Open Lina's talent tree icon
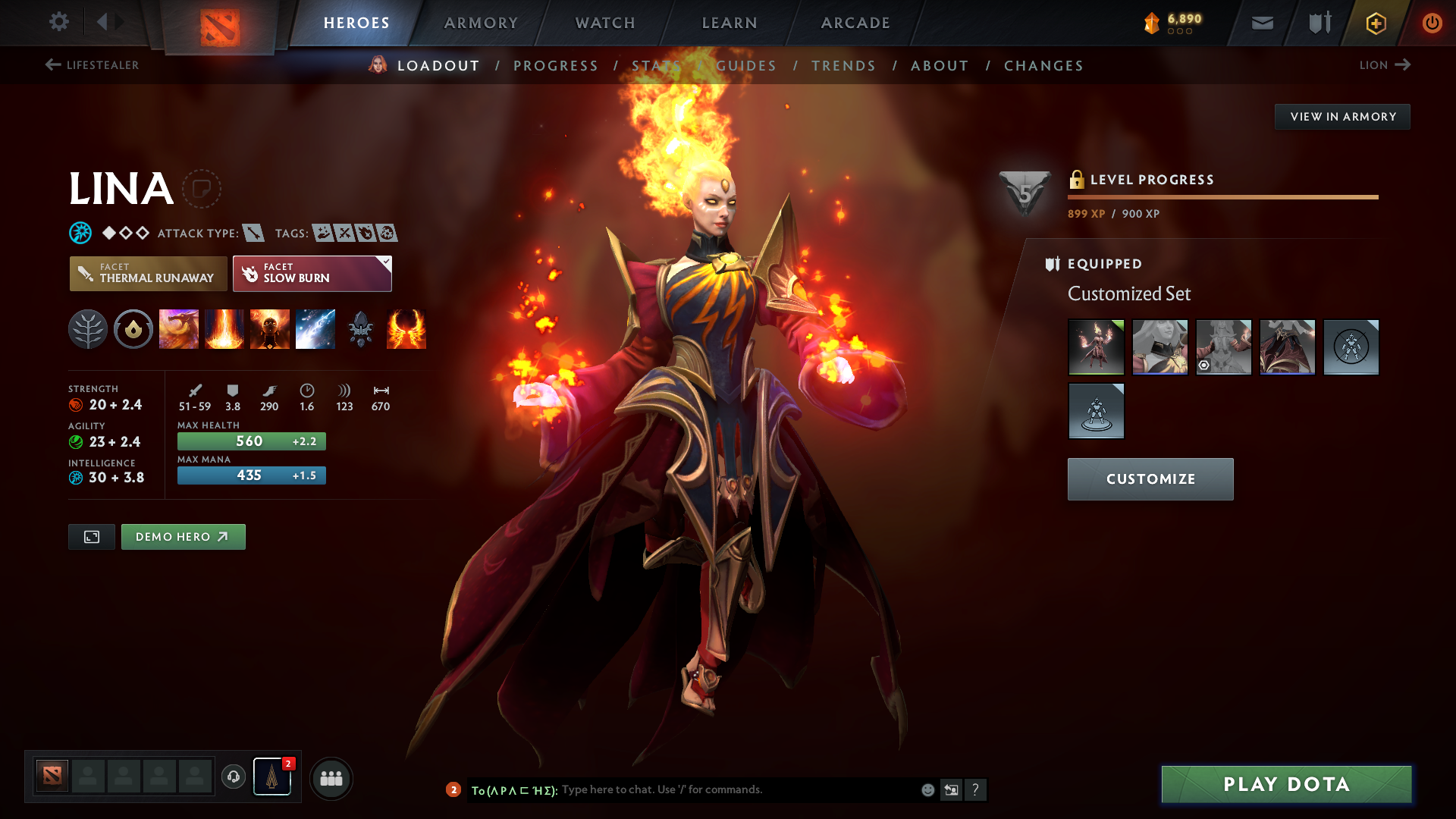 (x=88, y=329)
